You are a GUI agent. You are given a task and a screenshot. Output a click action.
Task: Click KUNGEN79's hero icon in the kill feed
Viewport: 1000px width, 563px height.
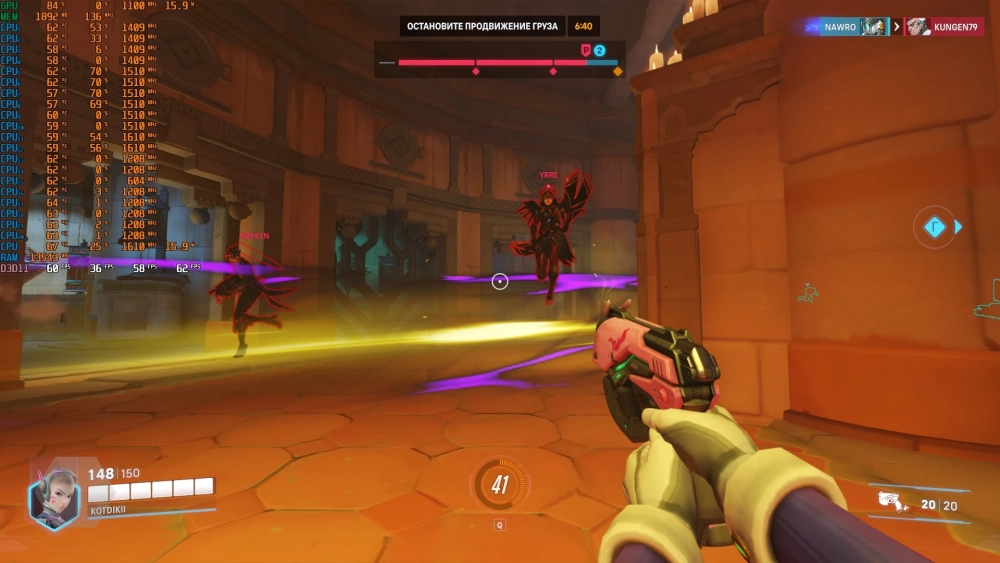pos(918,27)
